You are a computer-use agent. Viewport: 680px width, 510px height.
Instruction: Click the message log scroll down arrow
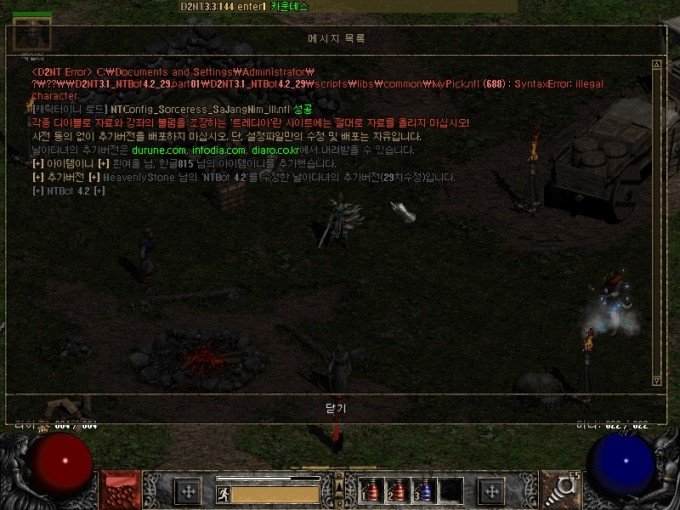[656, 381]
